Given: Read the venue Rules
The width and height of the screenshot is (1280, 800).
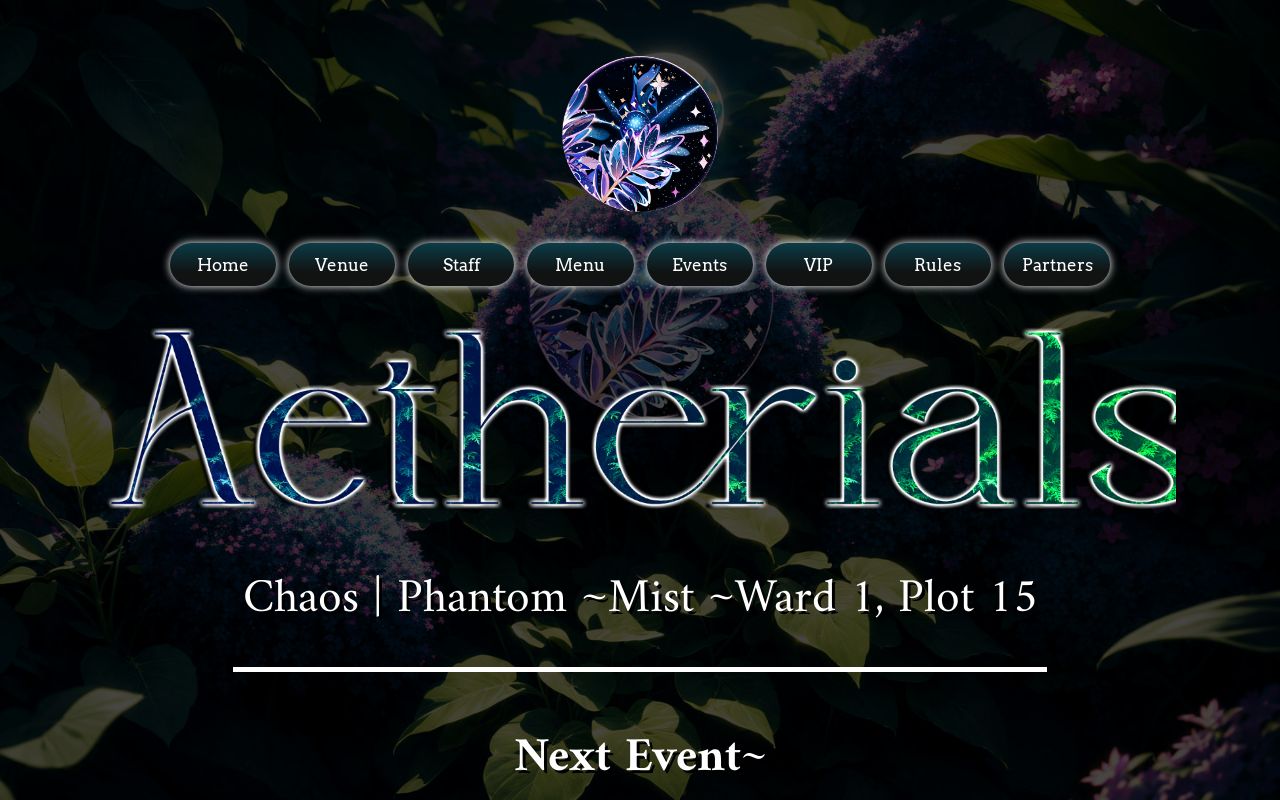Looking at the screenshot, I should (x=937, y=265).
